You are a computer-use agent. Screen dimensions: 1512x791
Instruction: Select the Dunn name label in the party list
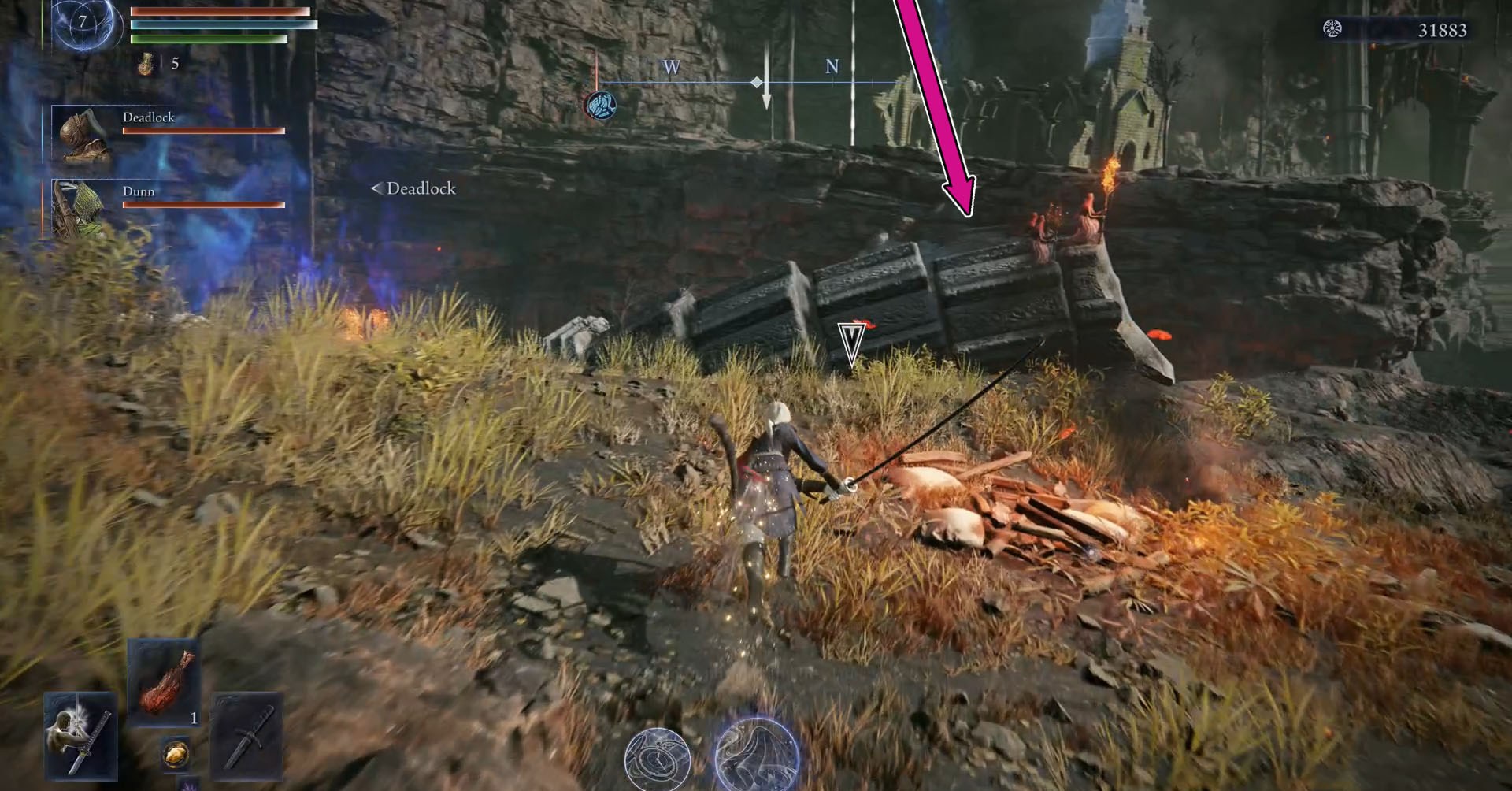140,191
